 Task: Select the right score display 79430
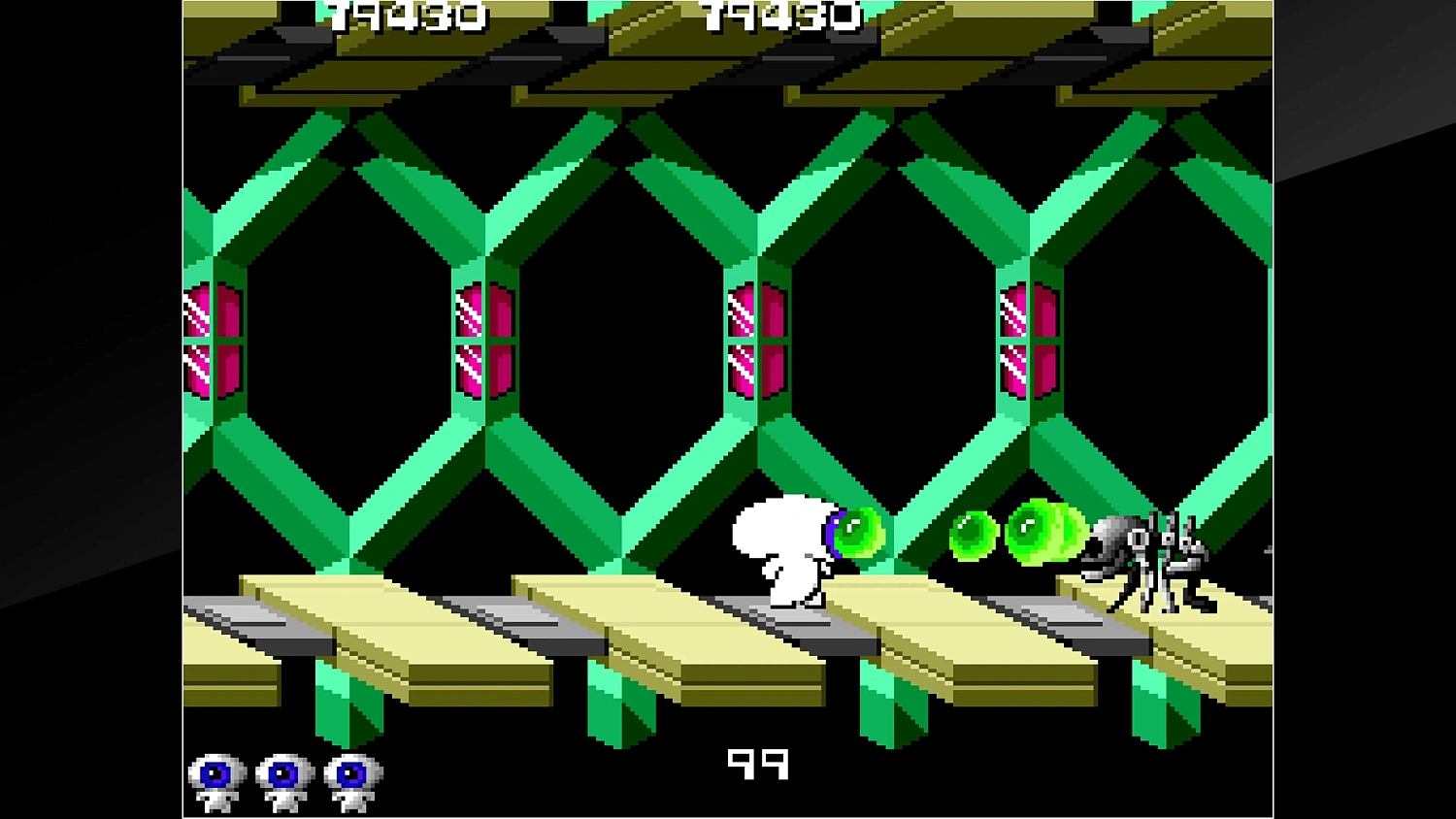coord(781,16)
